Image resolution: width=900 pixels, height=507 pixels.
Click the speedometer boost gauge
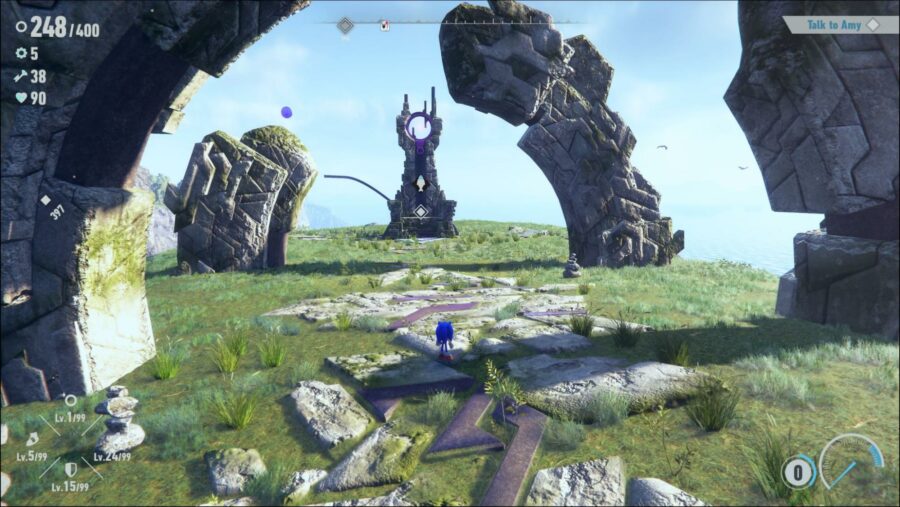851,463
